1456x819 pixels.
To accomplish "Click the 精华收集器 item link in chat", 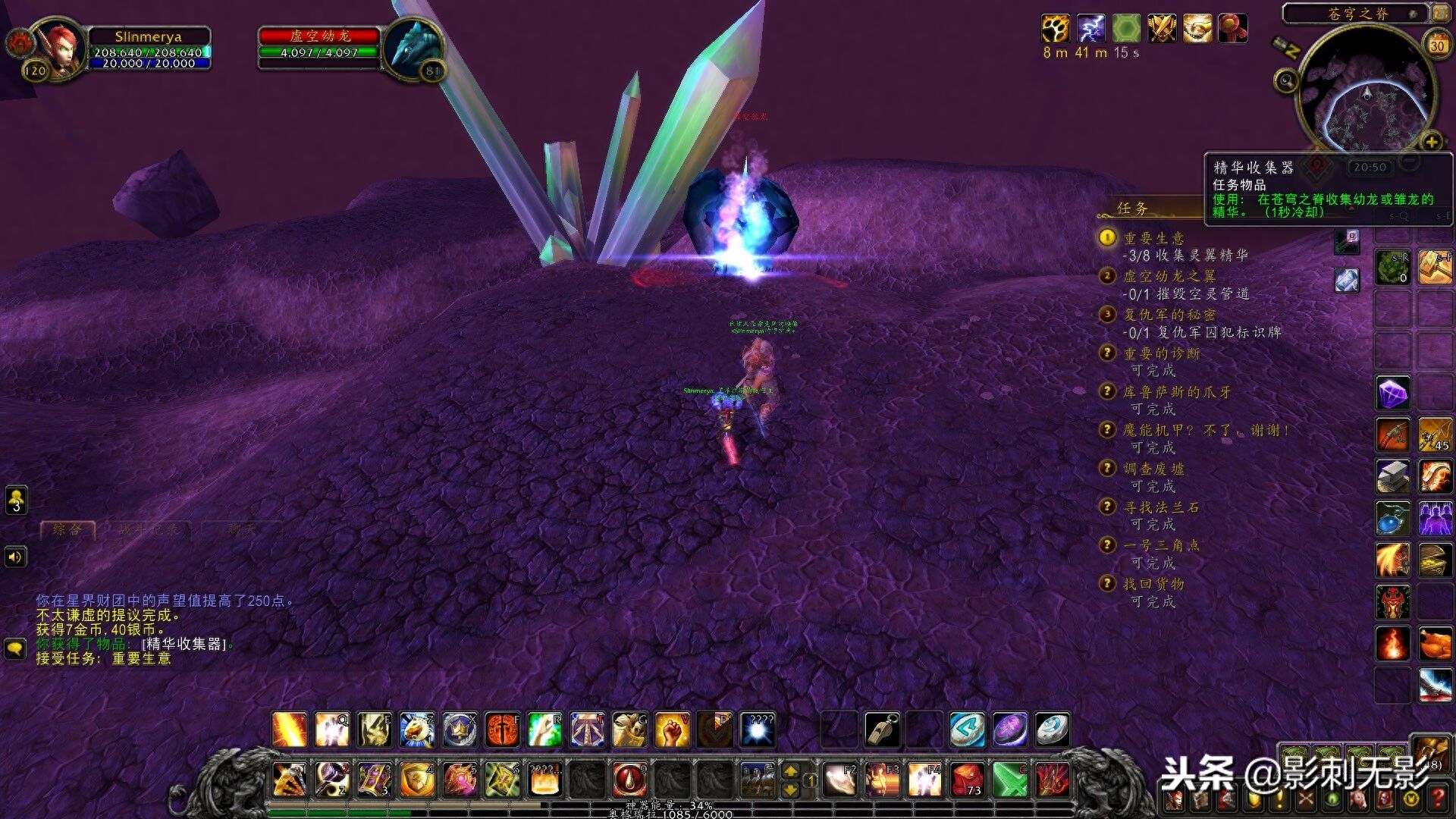I will [185, 644].
